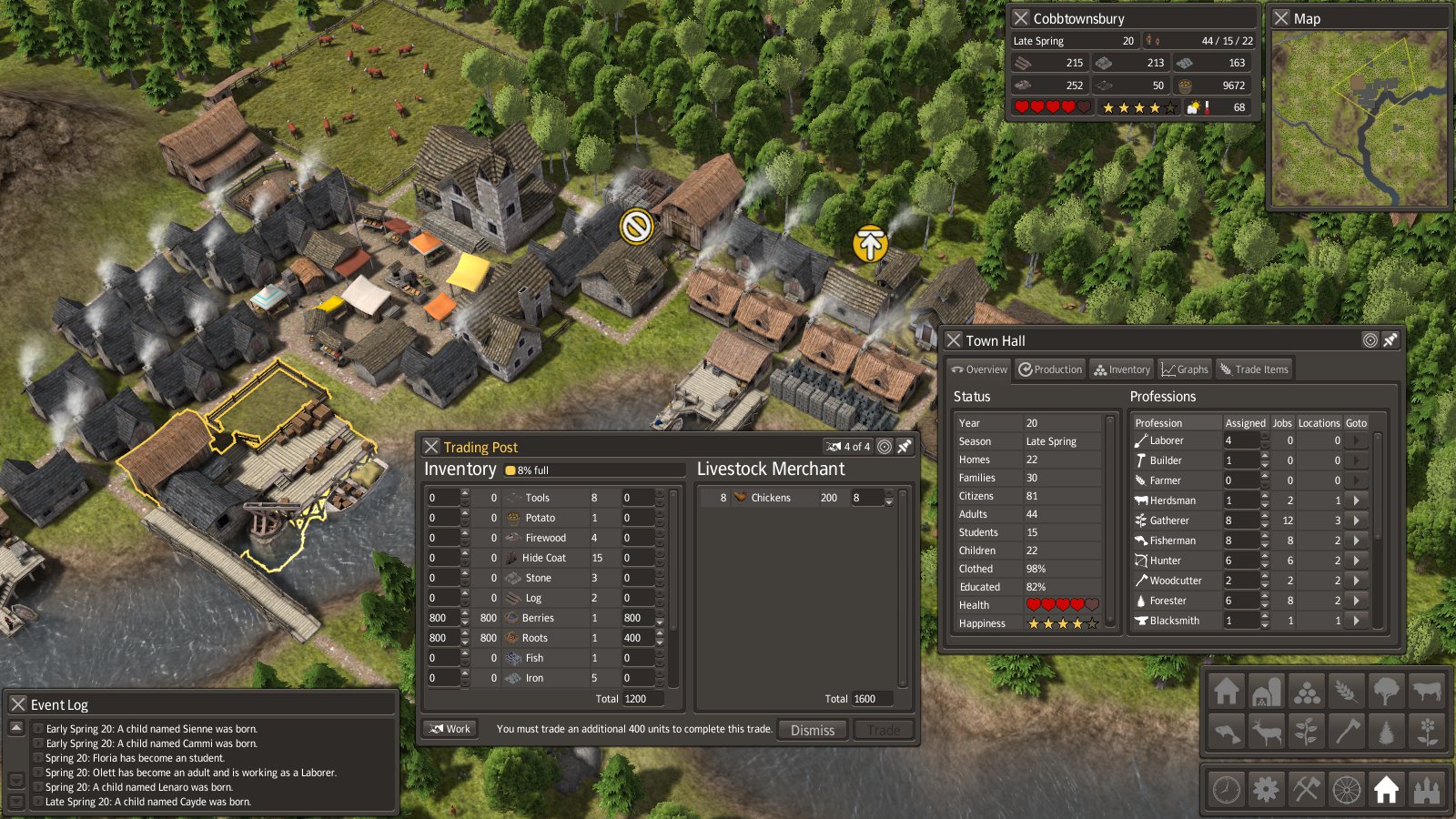The image size is (1456, 819).
Task: Open the Town Hall Inventory tab
Action: coord(1122,369)
